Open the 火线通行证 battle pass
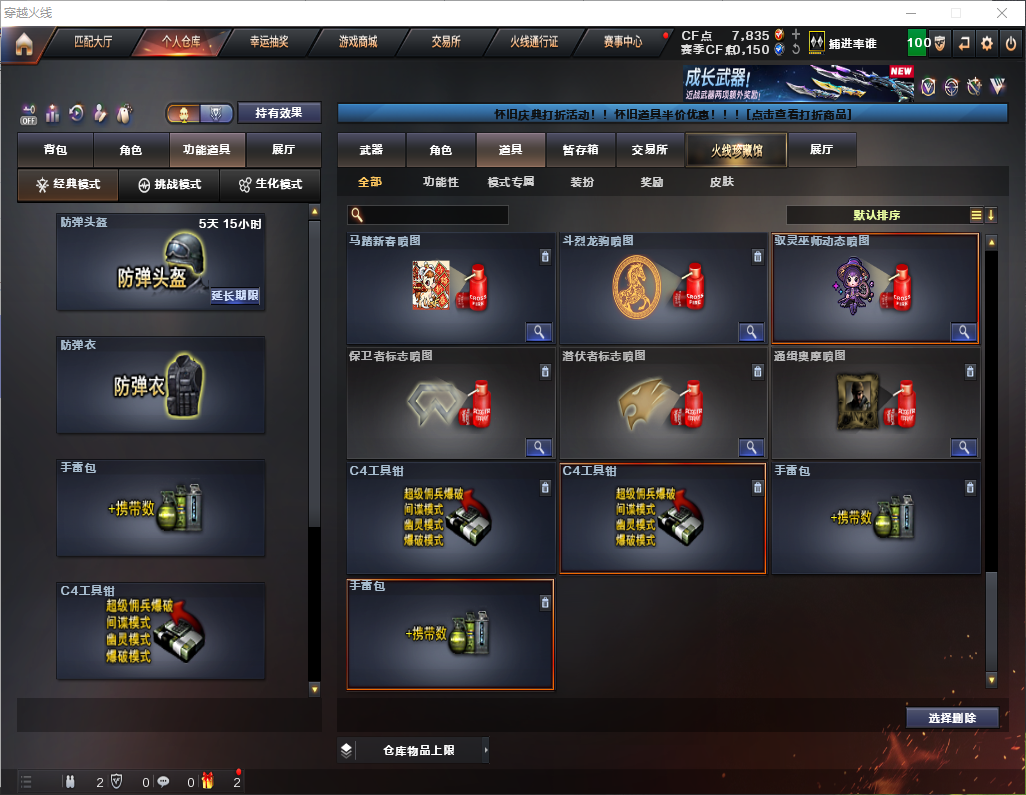The width and height of the screenshot is (1026, 795). 534,43
